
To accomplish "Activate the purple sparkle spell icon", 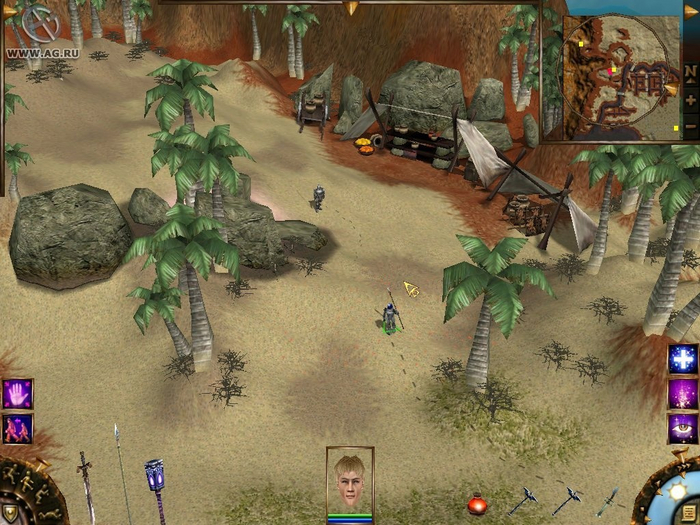I will tap(683, 393).
